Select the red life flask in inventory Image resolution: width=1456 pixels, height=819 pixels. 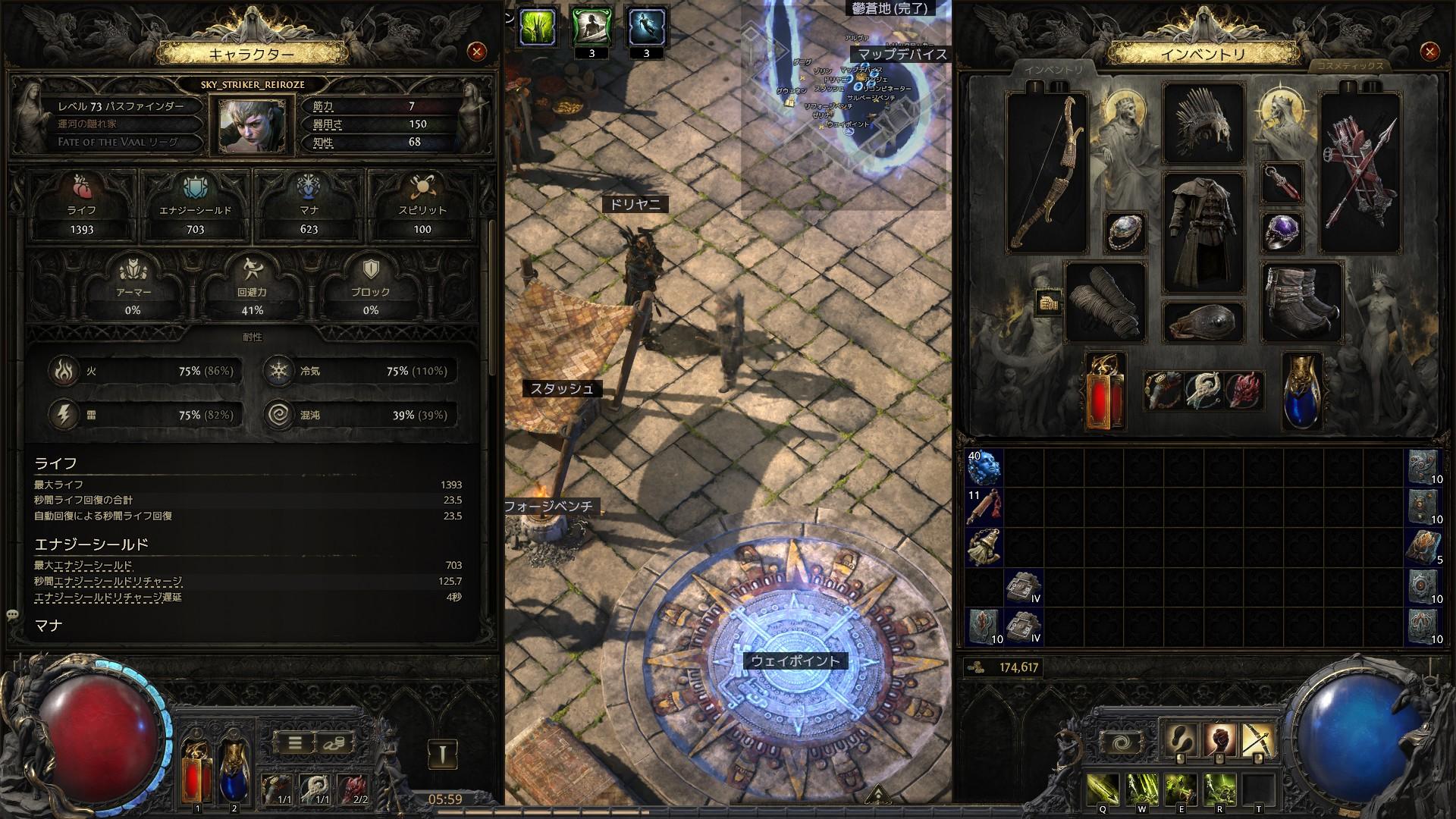1105,391
